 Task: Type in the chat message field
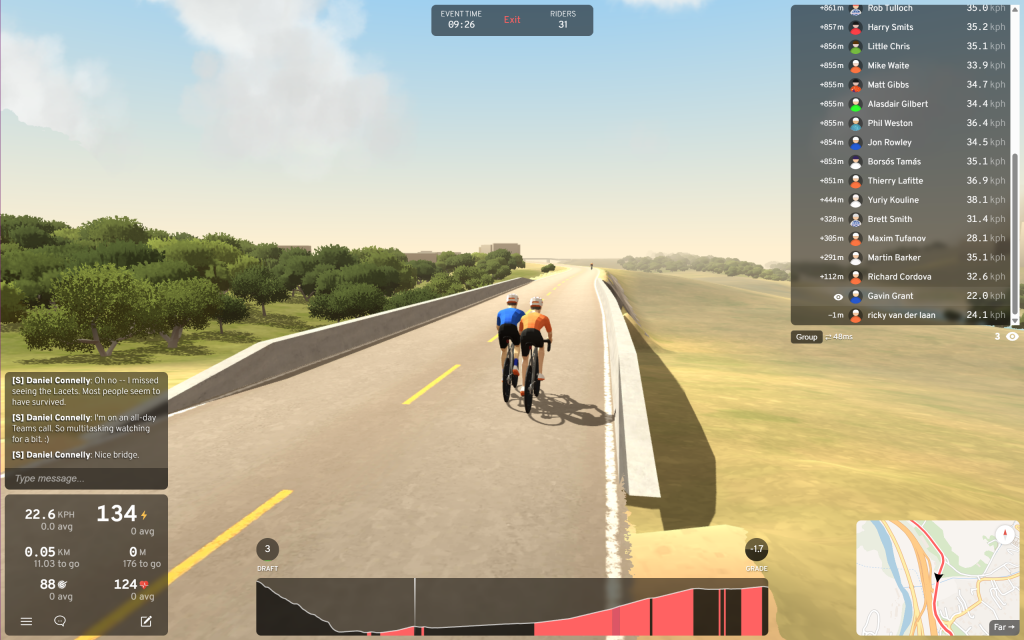tap(85, 478)
